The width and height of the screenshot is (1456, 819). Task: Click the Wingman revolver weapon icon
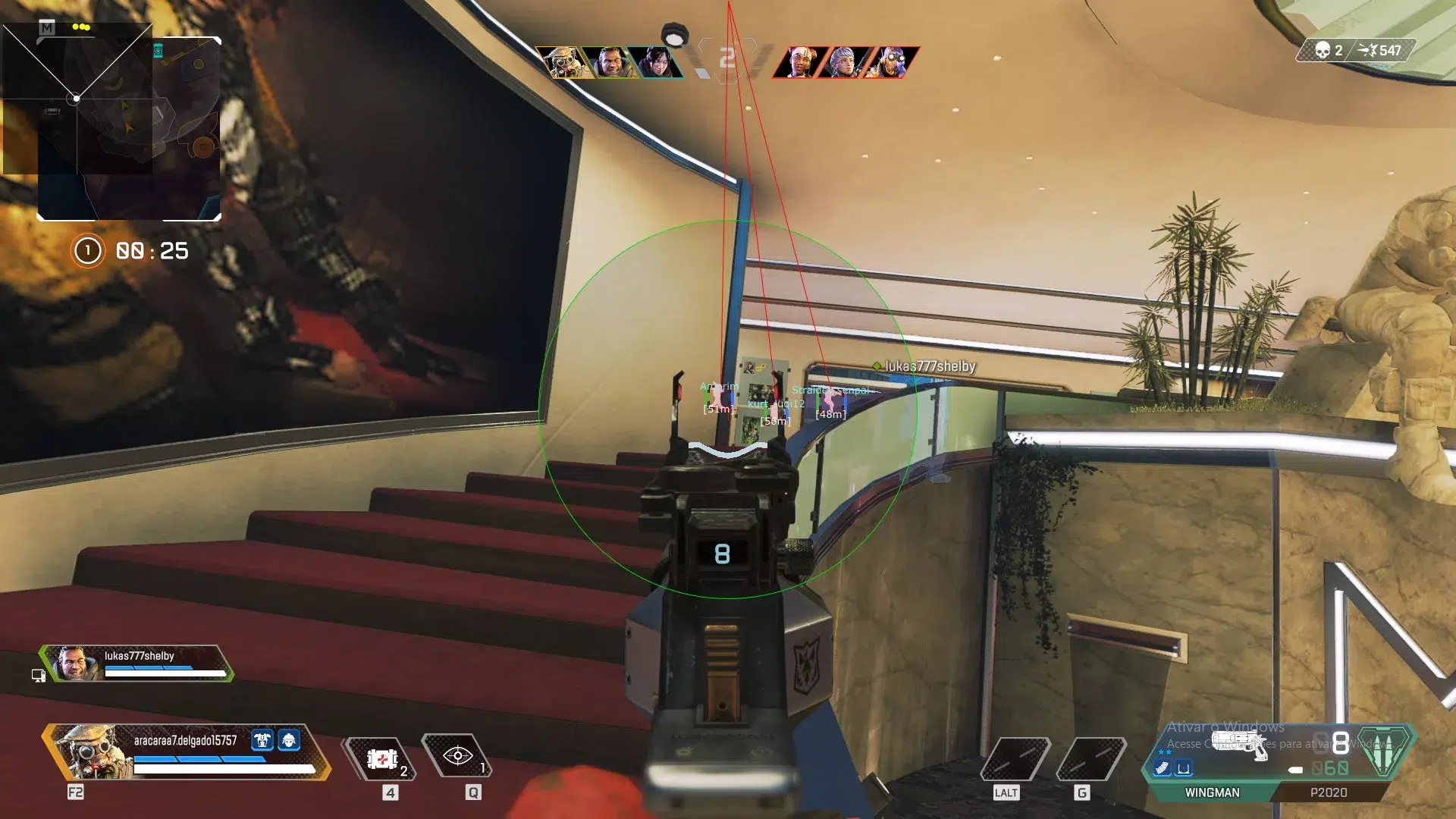point(1240,743)
